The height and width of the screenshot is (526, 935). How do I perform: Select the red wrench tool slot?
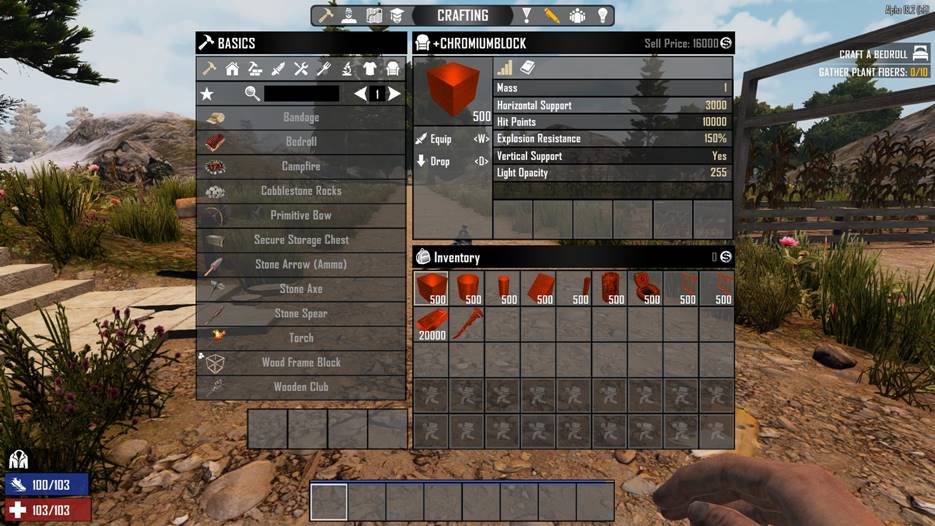tap(467, 324)
